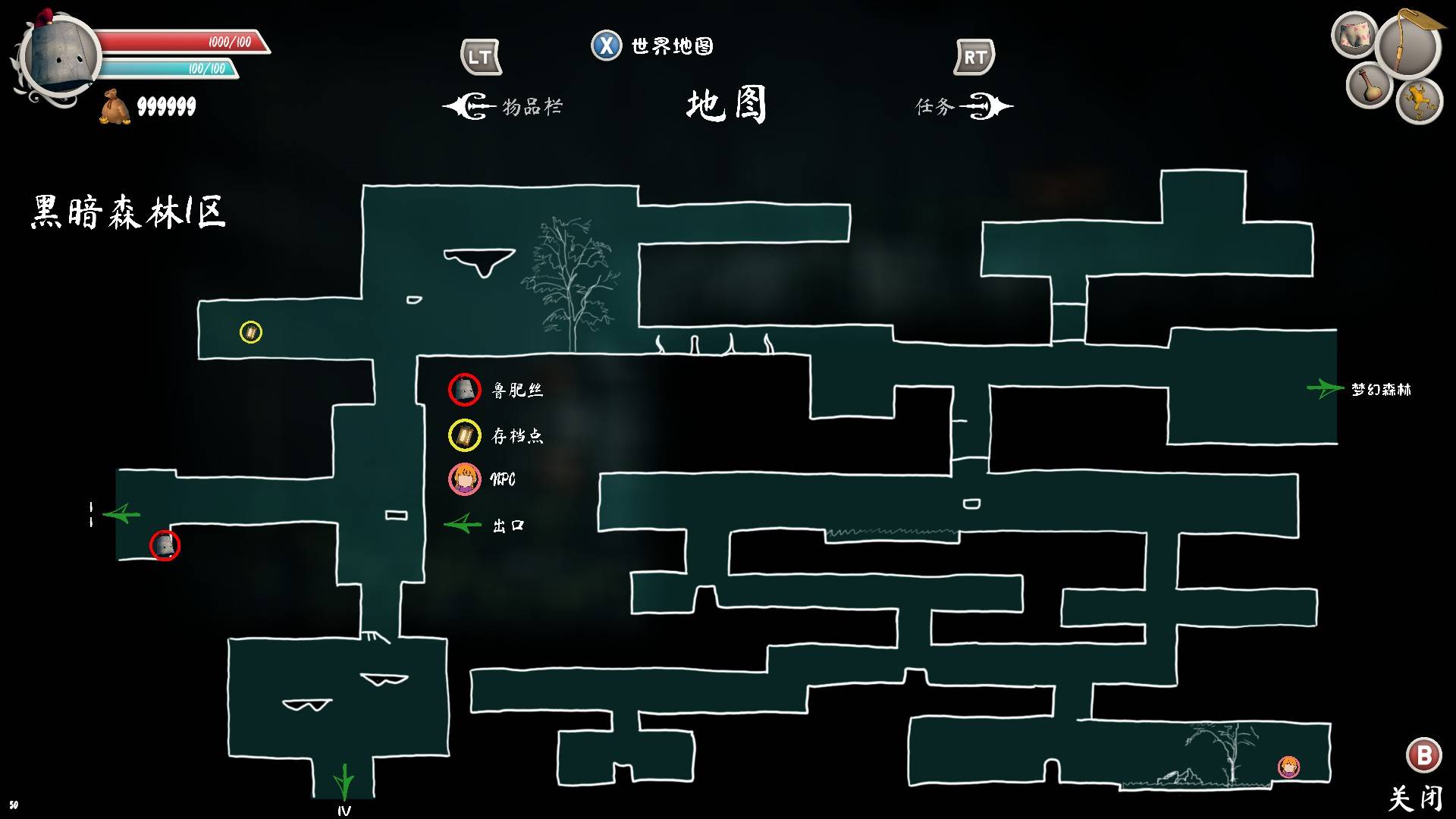Select the 地图 map tab title
Viewport: 1456px width, 819px height.
click(x=726, y=105)
